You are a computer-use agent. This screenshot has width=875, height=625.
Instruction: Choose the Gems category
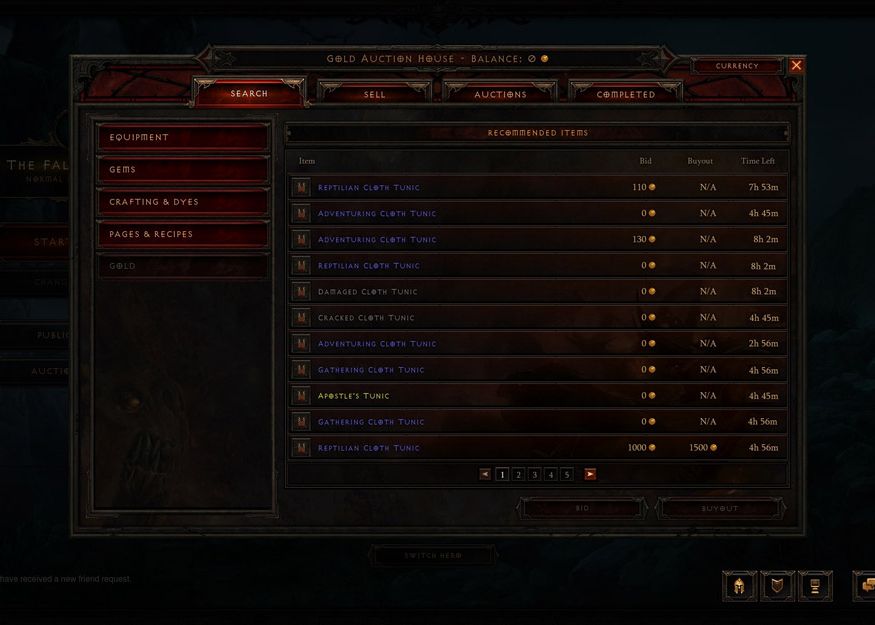tap(183, 170)
